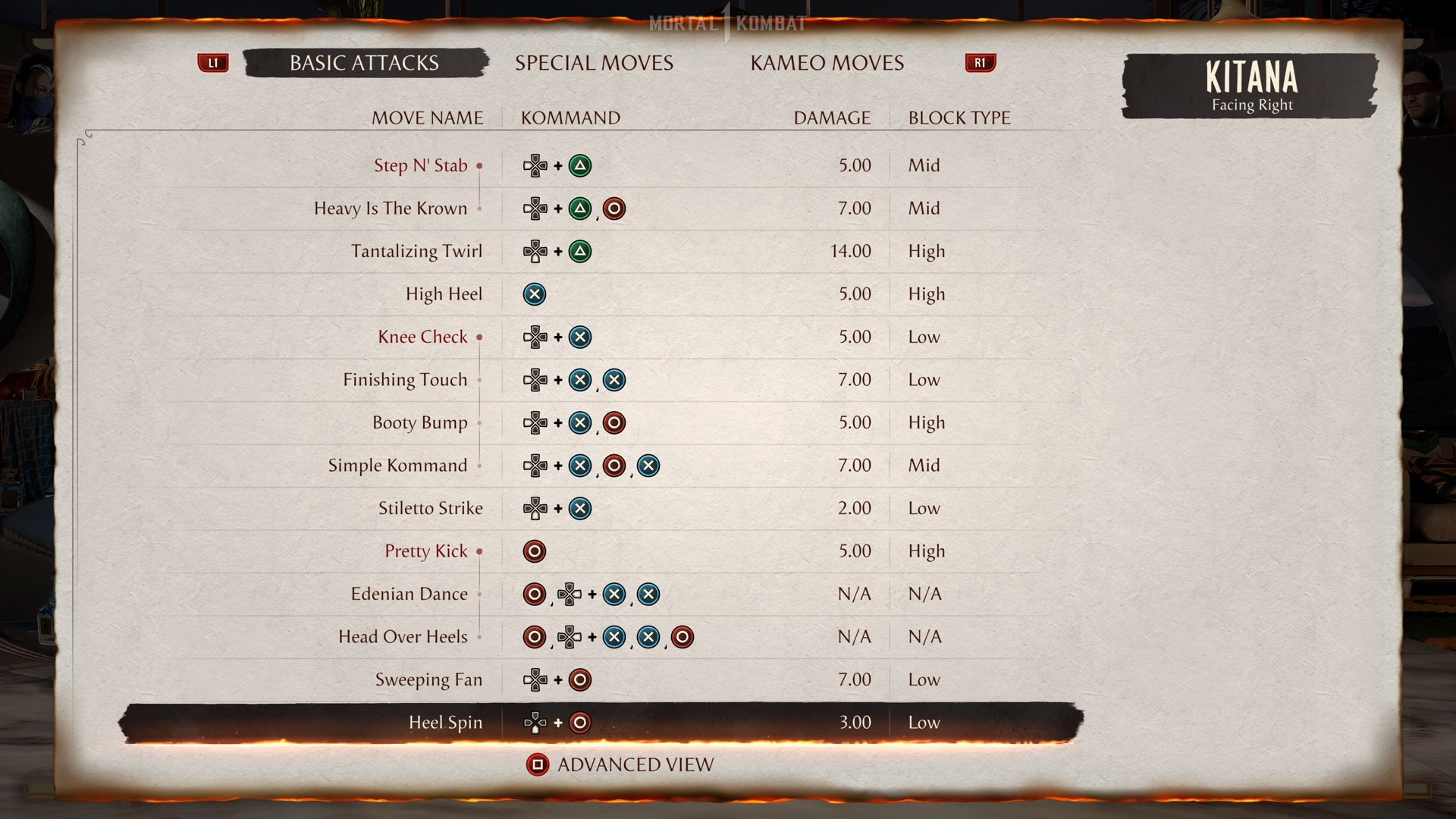
Task: Open the Kameo Moves tab
Action: click(827, 63)
